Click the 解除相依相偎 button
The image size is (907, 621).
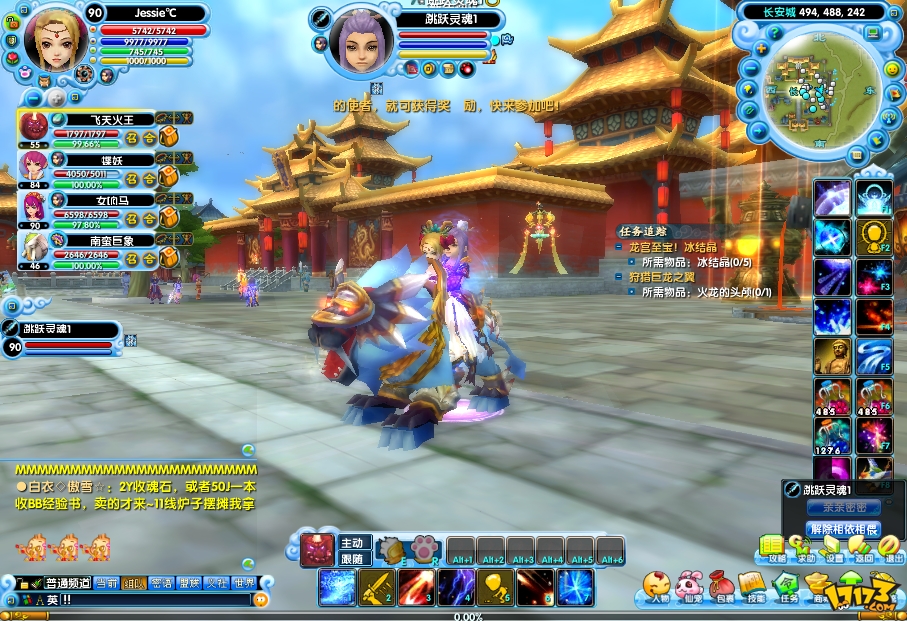click(844, 529)
